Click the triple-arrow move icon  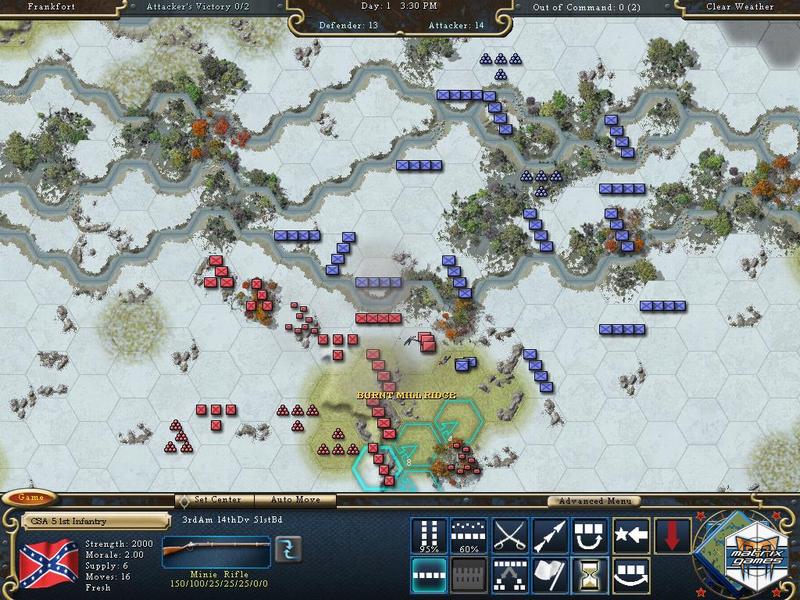[549, 536]
